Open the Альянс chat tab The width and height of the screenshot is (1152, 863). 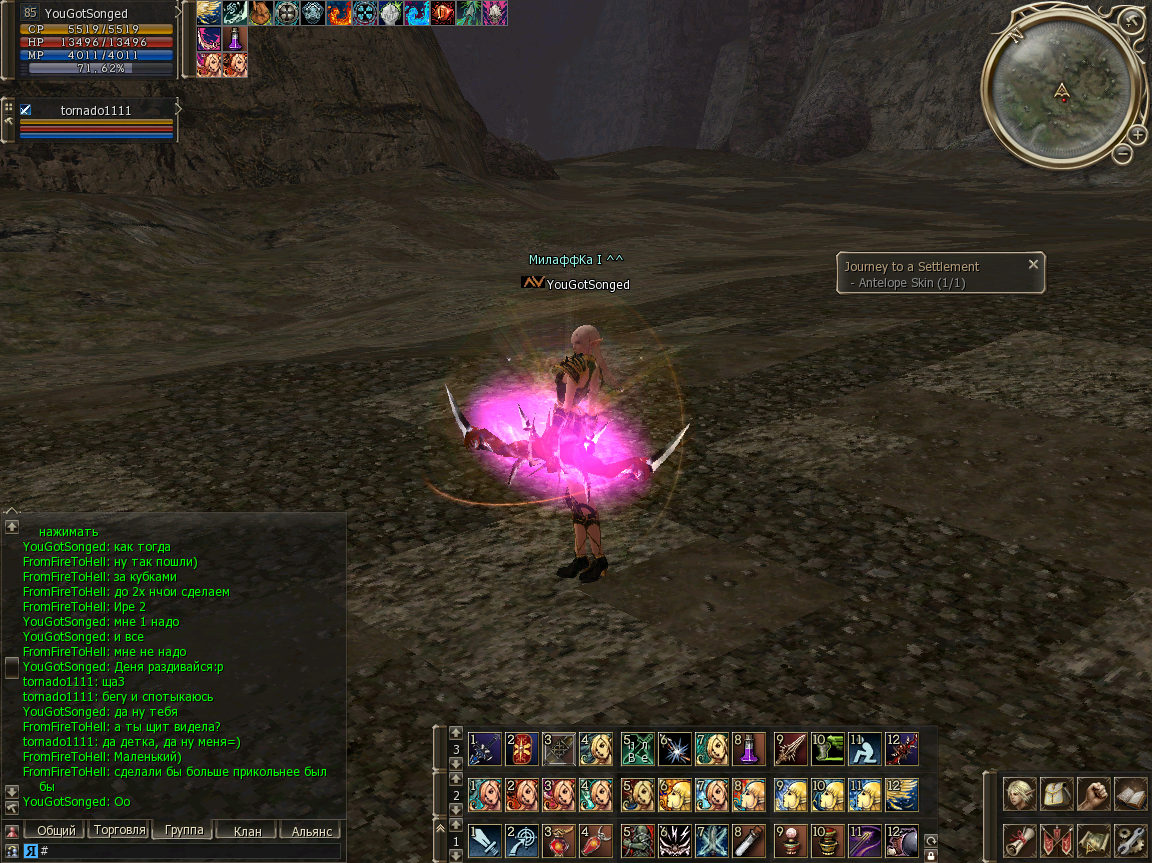[x=311, y=830]
